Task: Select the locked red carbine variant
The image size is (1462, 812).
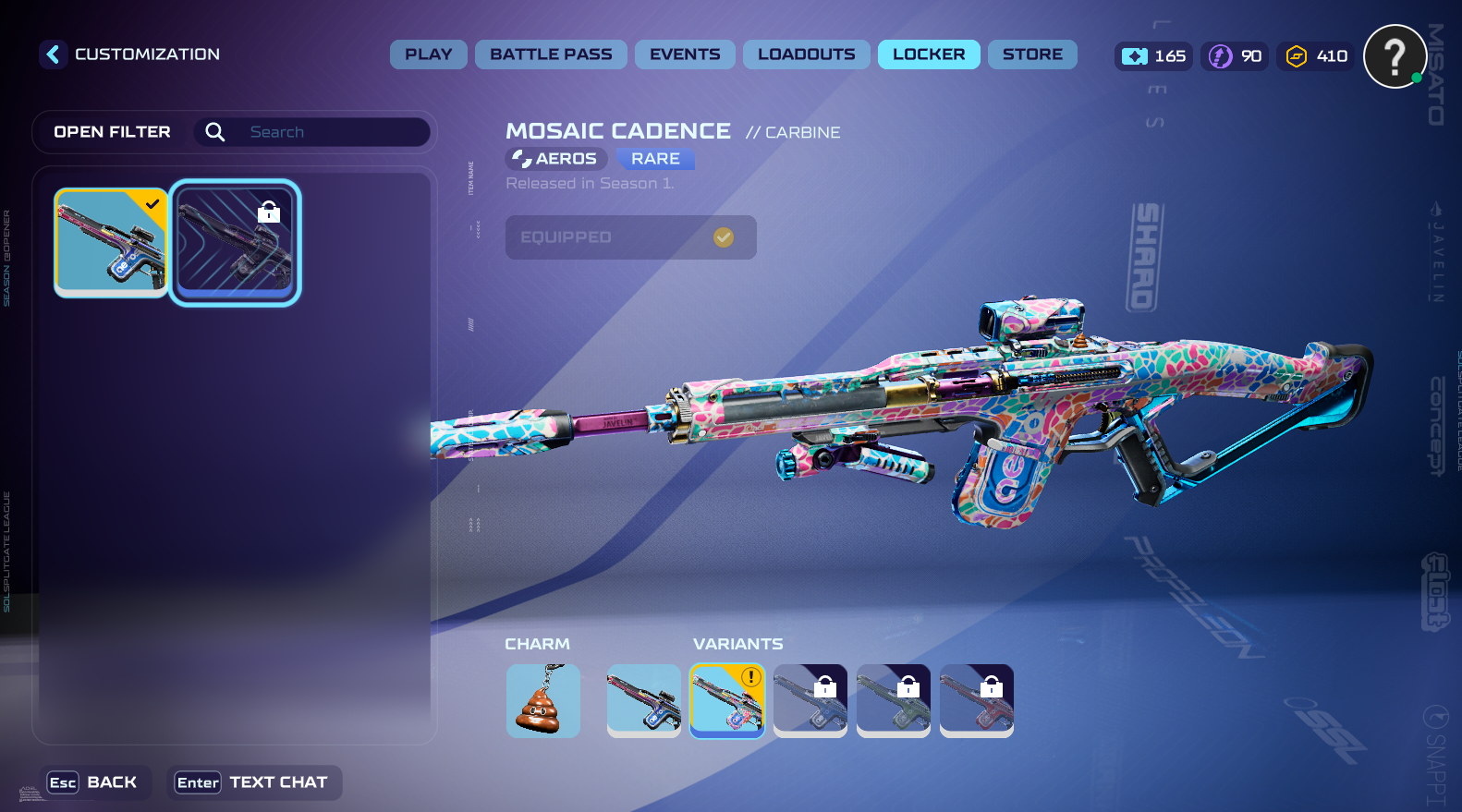Action: click(x=976, y=701)
